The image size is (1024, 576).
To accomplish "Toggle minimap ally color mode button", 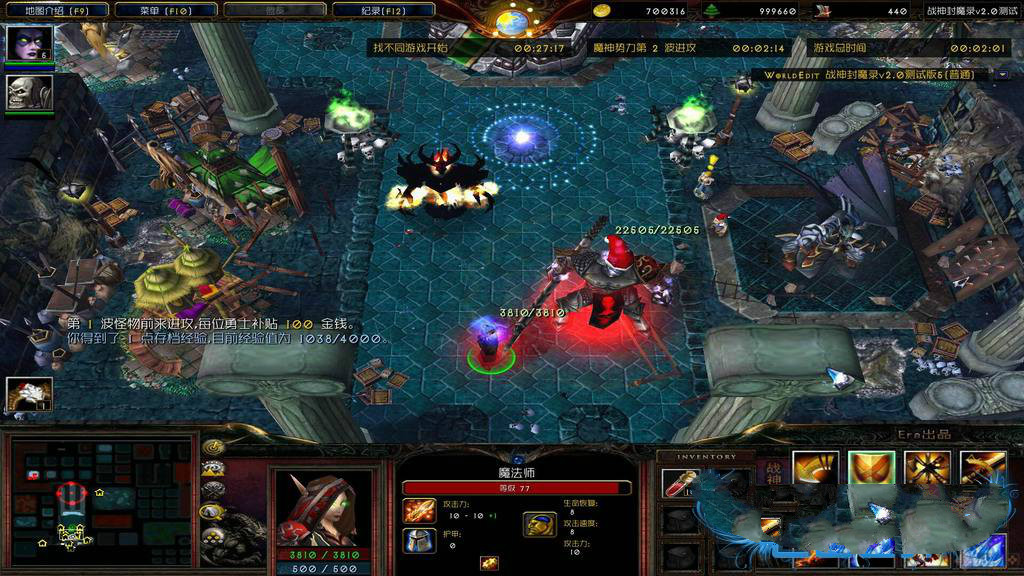I will pos(212,489).
